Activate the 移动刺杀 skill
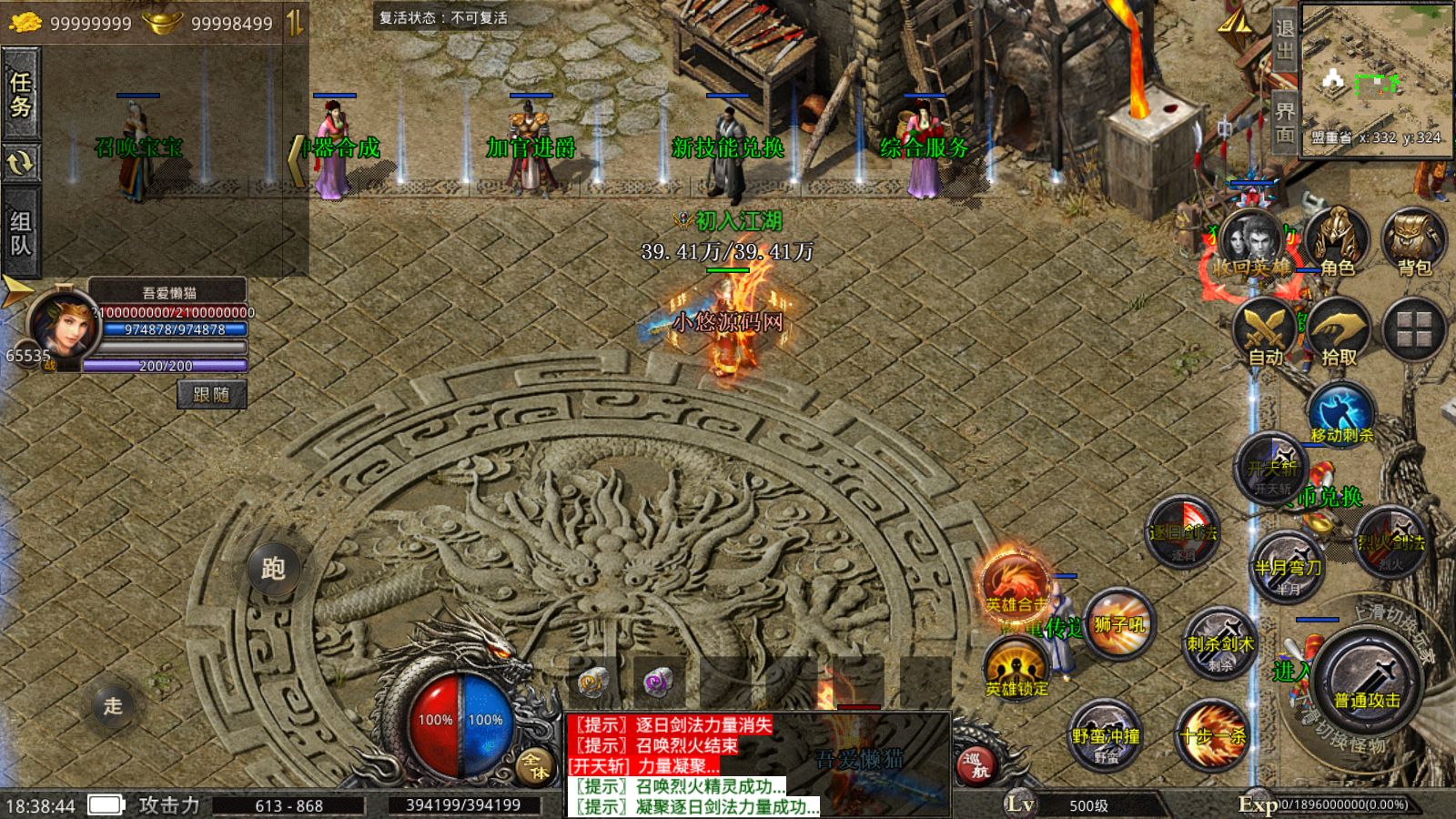The image size is (1456, 819). [1340, 414]
